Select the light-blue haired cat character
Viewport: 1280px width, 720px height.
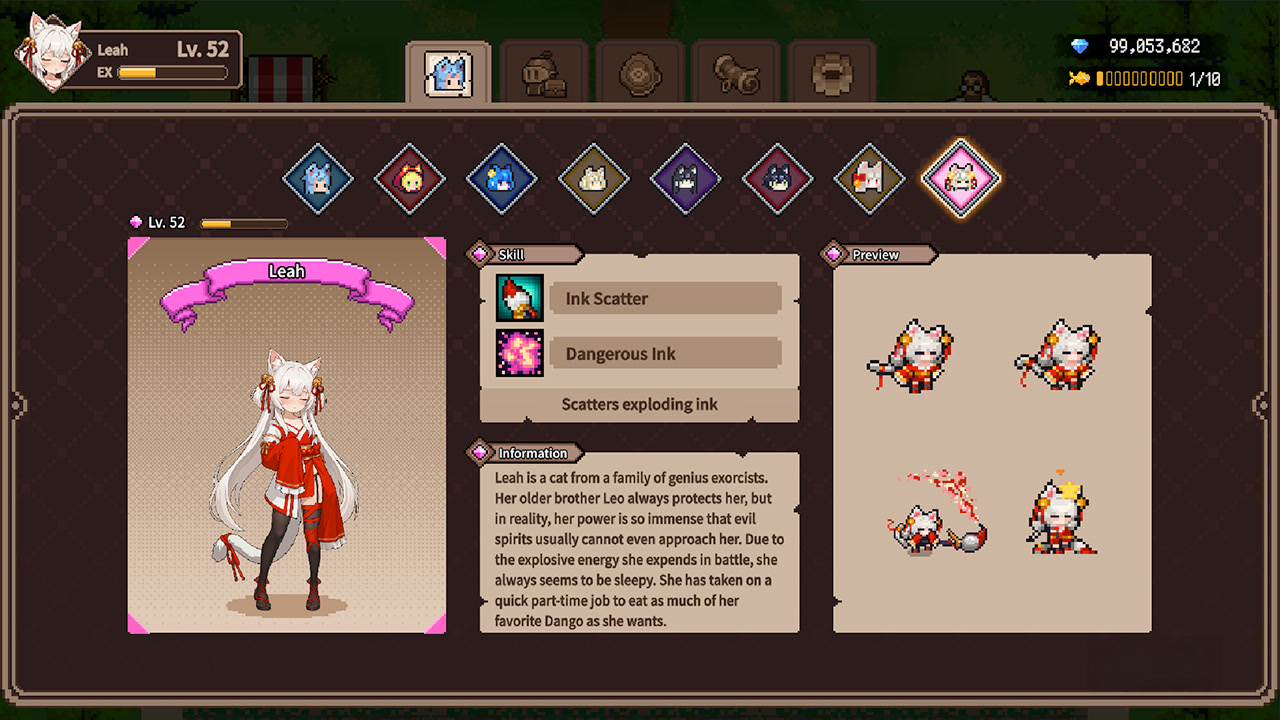point(318,179)
